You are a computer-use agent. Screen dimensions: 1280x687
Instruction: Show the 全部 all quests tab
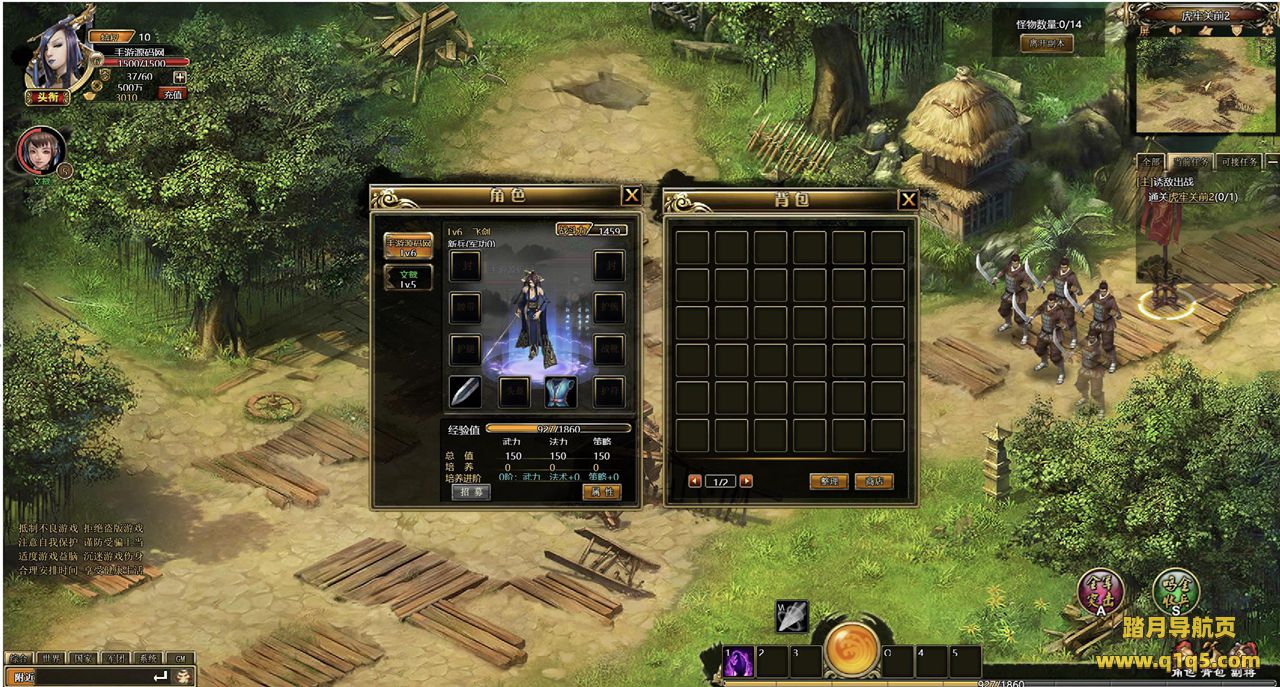1151,162
